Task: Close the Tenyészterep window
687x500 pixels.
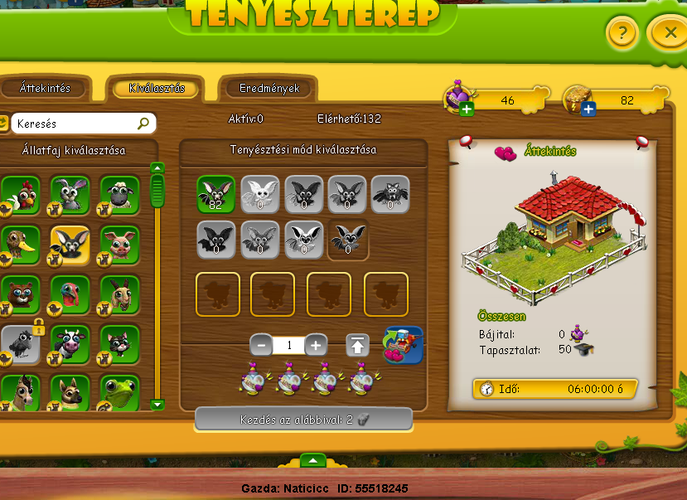Action: (x=667, y=33)
